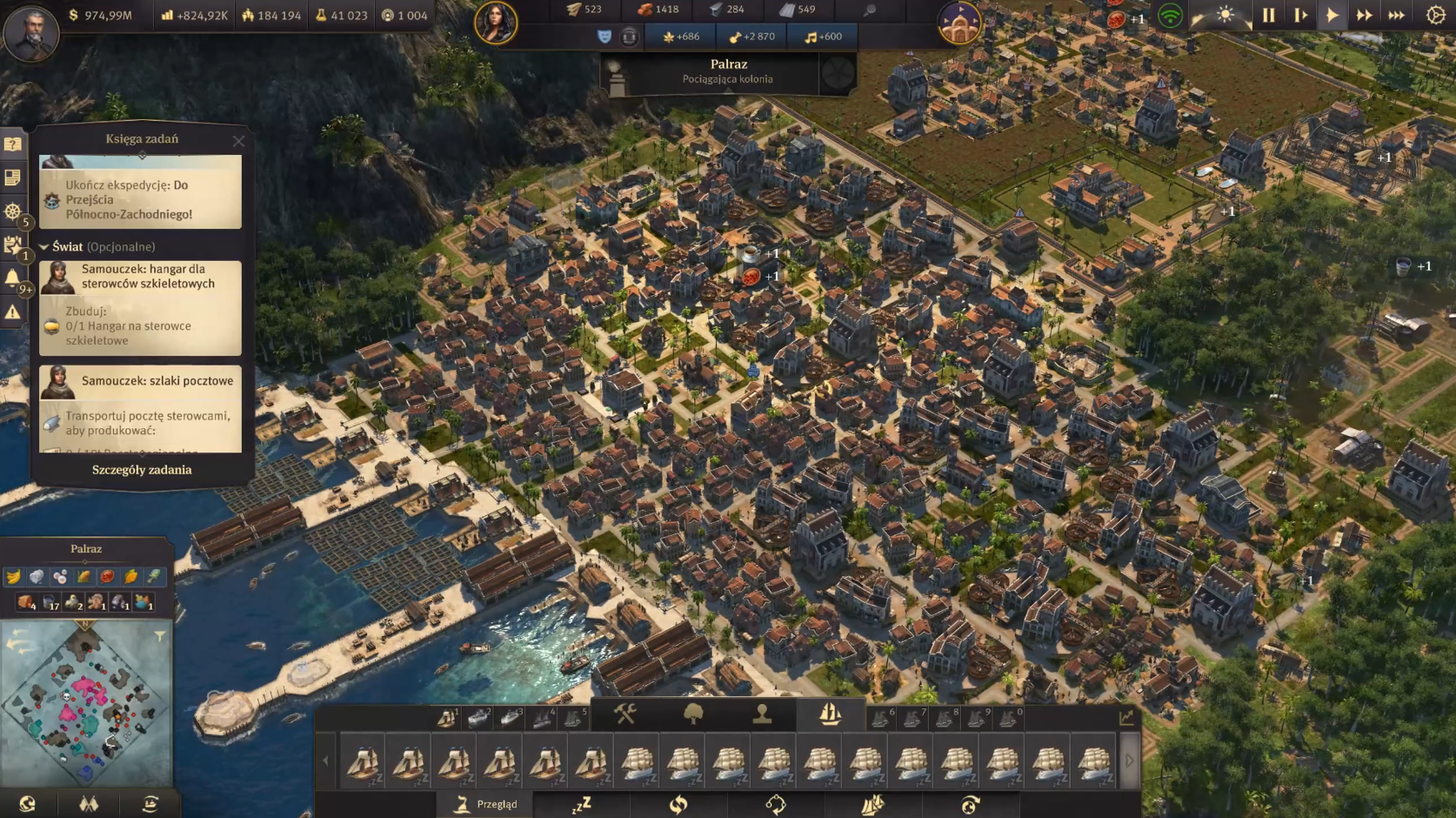Open the player profile portrait

(x=31, y=31)
